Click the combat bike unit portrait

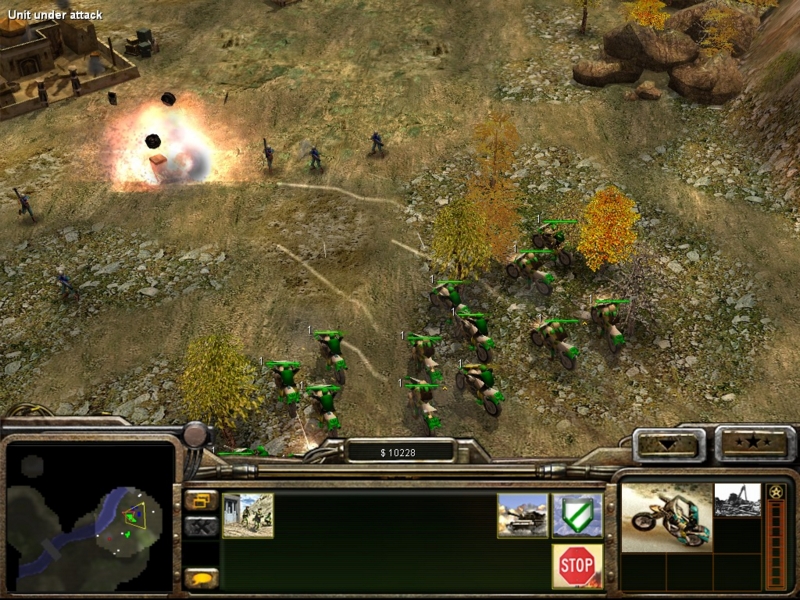[x=666, y=515]
